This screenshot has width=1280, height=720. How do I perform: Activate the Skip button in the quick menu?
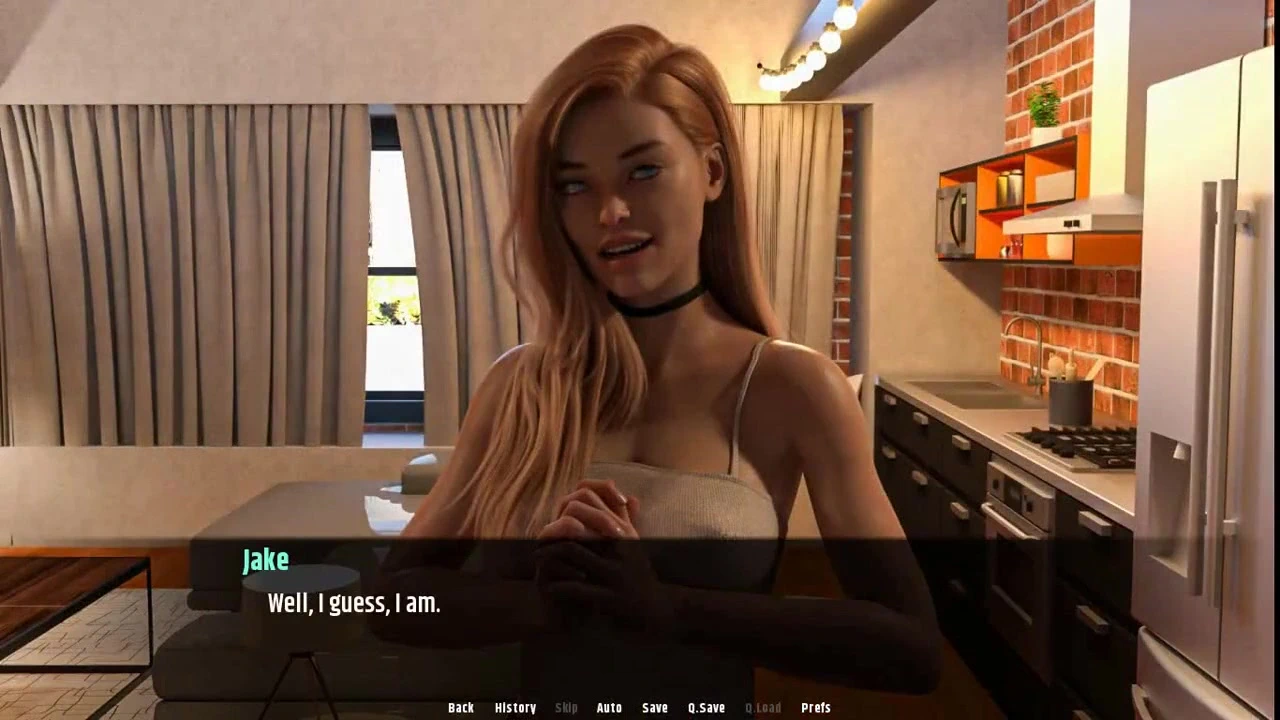click(x=566, y=707)
